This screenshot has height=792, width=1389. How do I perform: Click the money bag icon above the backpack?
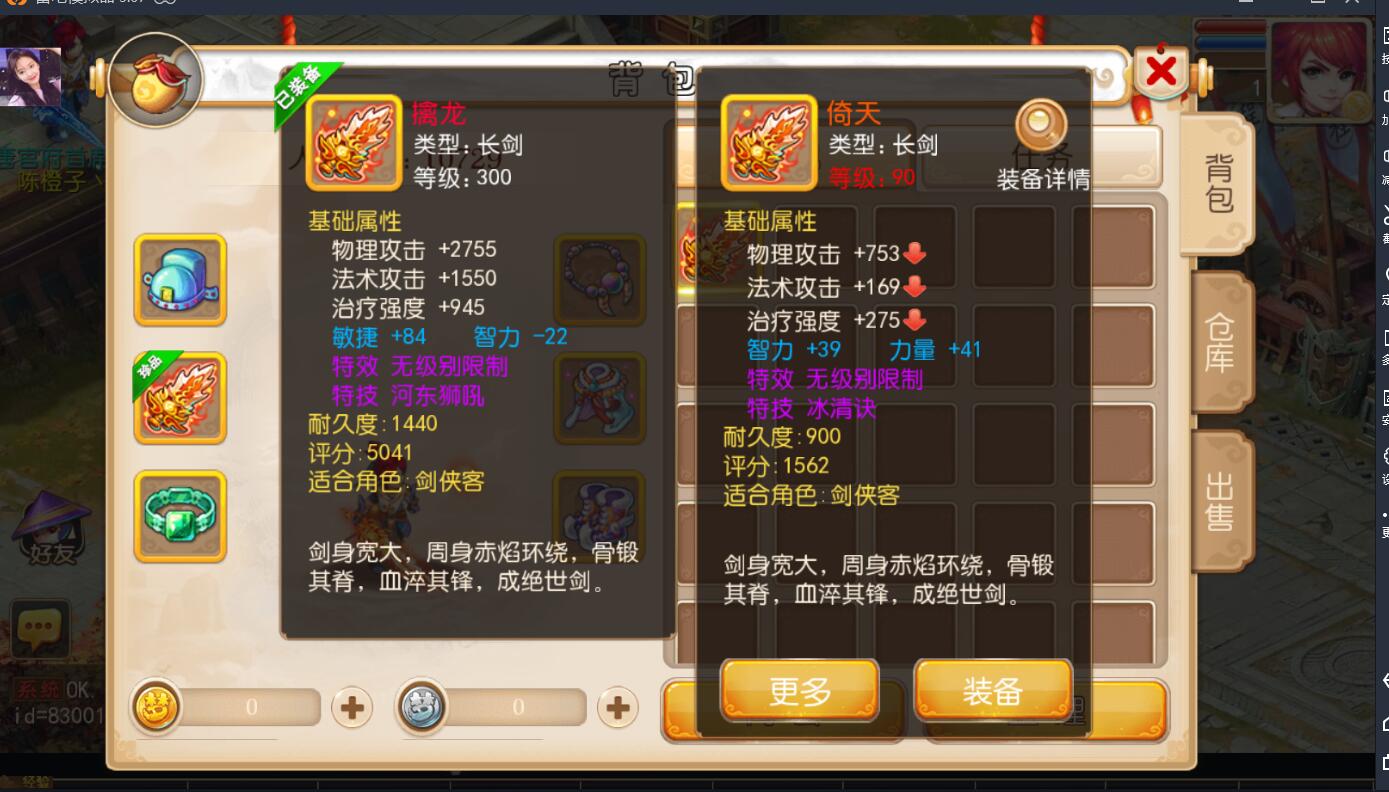click(x=157, y=82)
